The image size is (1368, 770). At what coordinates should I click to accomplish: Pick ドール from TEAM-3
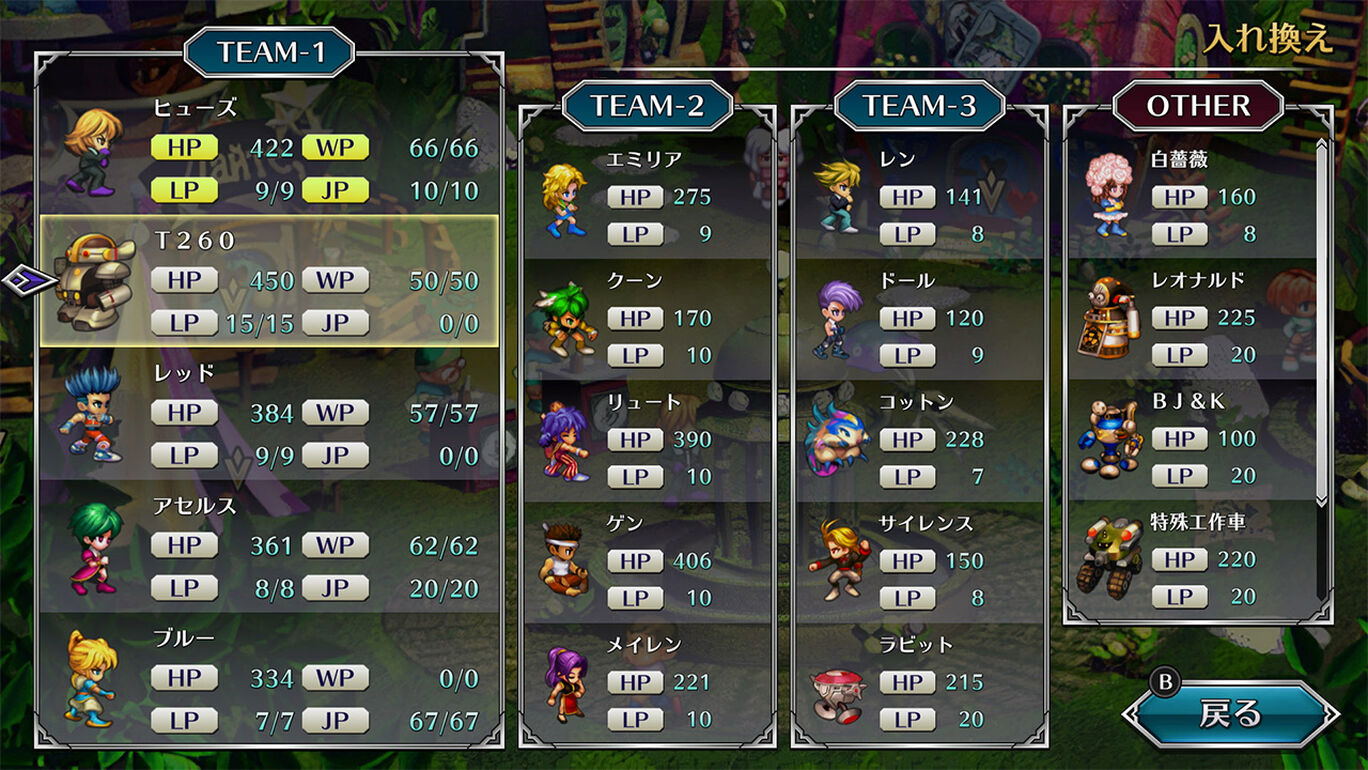click(919, 318)
